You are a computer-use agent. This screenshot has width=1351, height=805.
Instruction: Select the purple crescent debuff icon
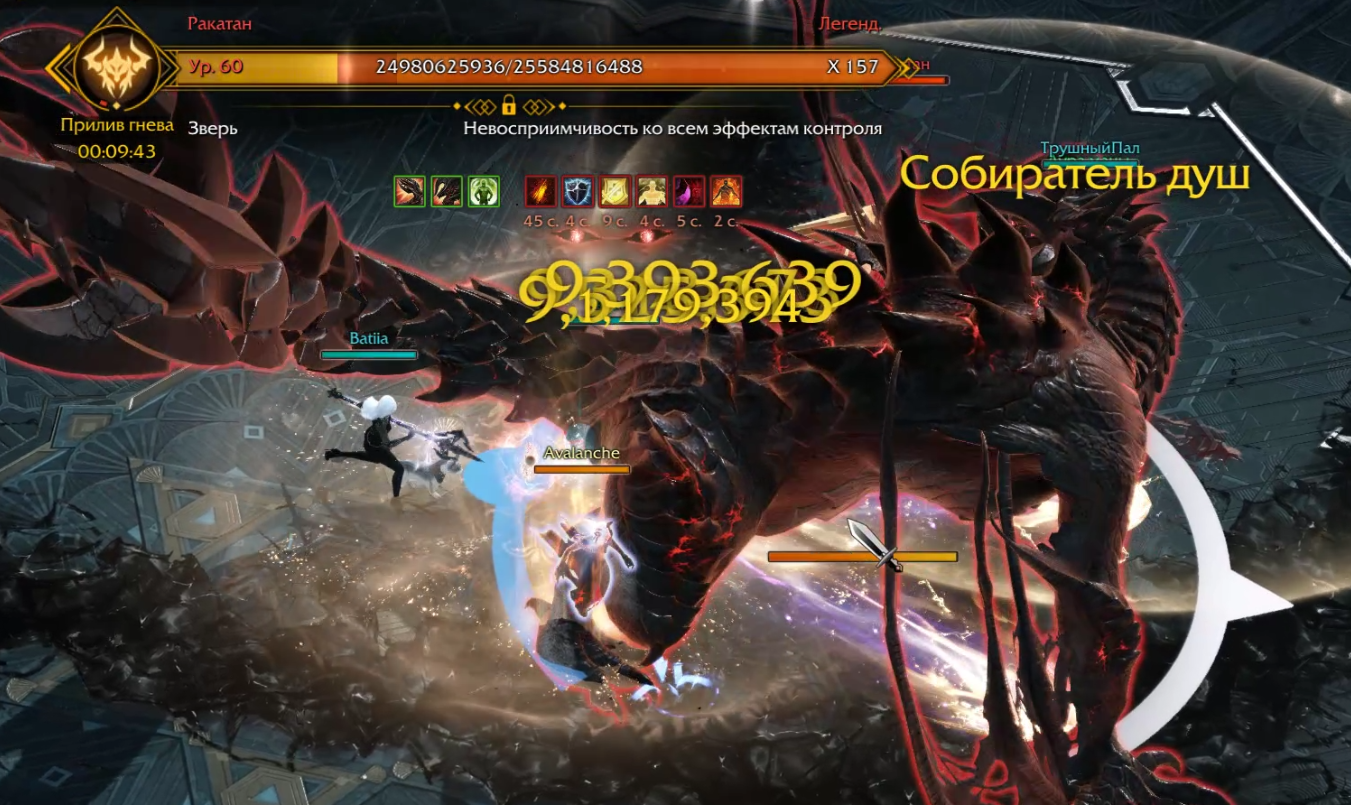[689, 191]
